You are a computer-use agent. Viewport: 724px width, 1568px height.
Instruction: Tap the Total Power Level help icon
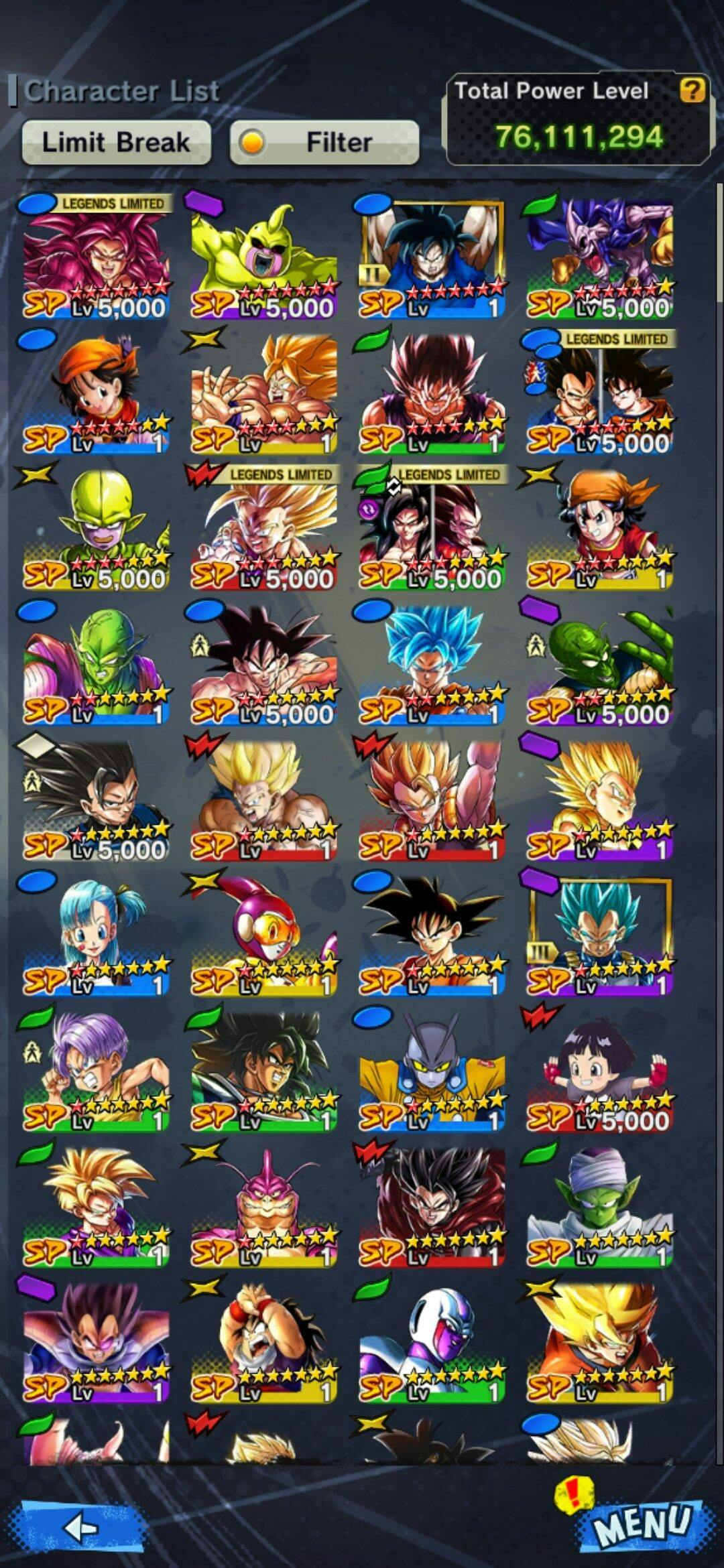click(692, 90)
